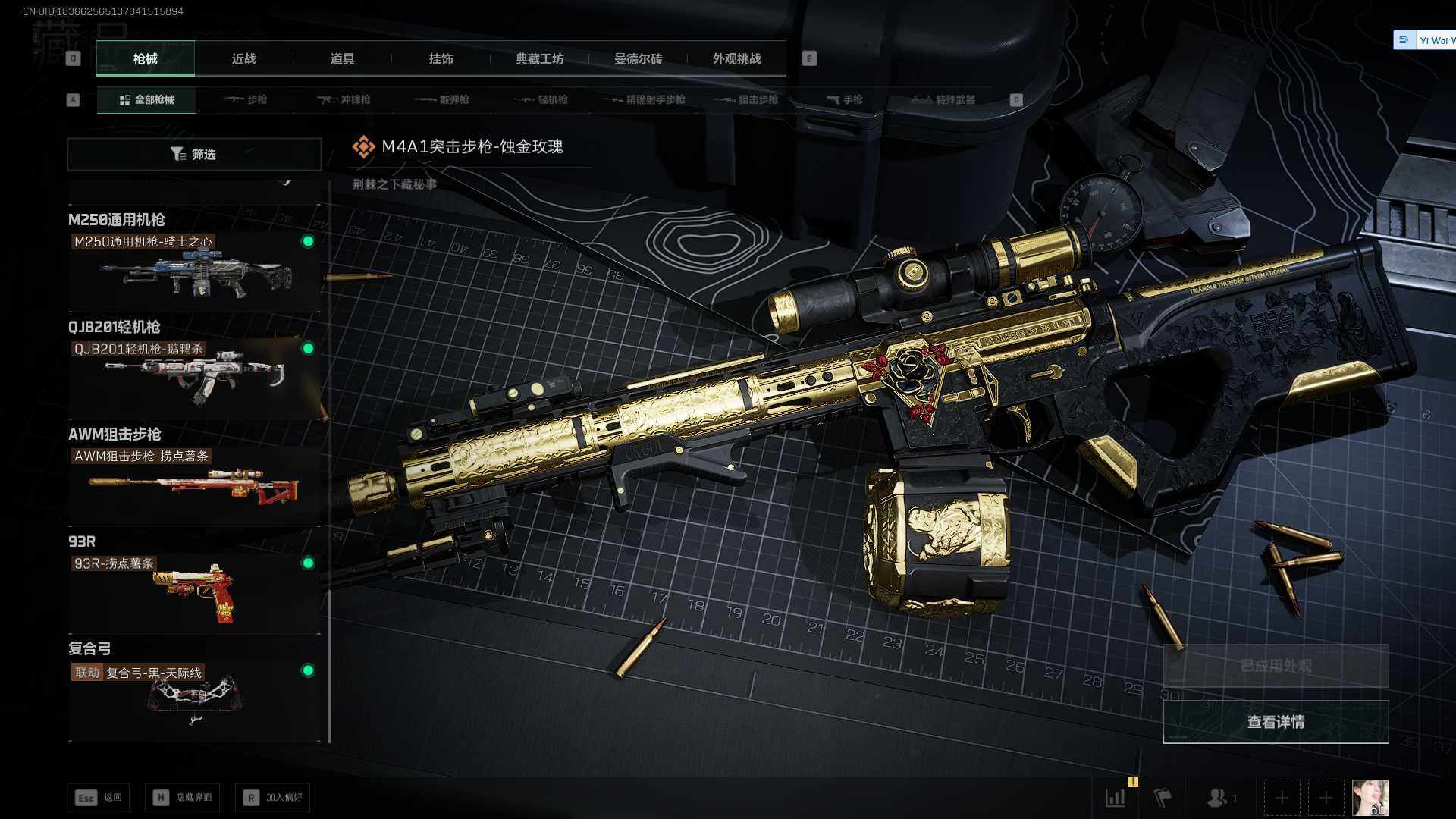Open the 曼德尔砖 tab
The image size is (1456, 819).
(638, 59)
